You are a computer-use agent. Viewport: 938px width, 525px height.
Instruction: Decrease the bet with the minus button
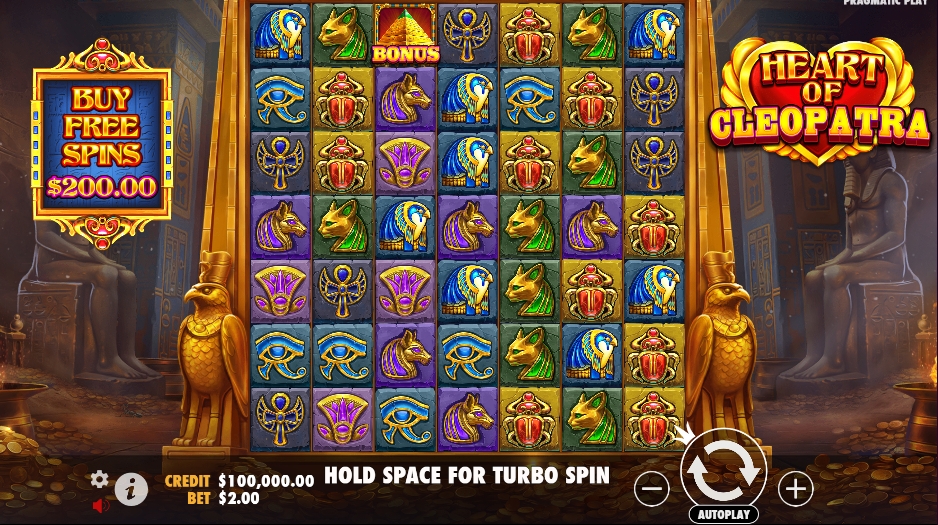click(x=651, y=489)
